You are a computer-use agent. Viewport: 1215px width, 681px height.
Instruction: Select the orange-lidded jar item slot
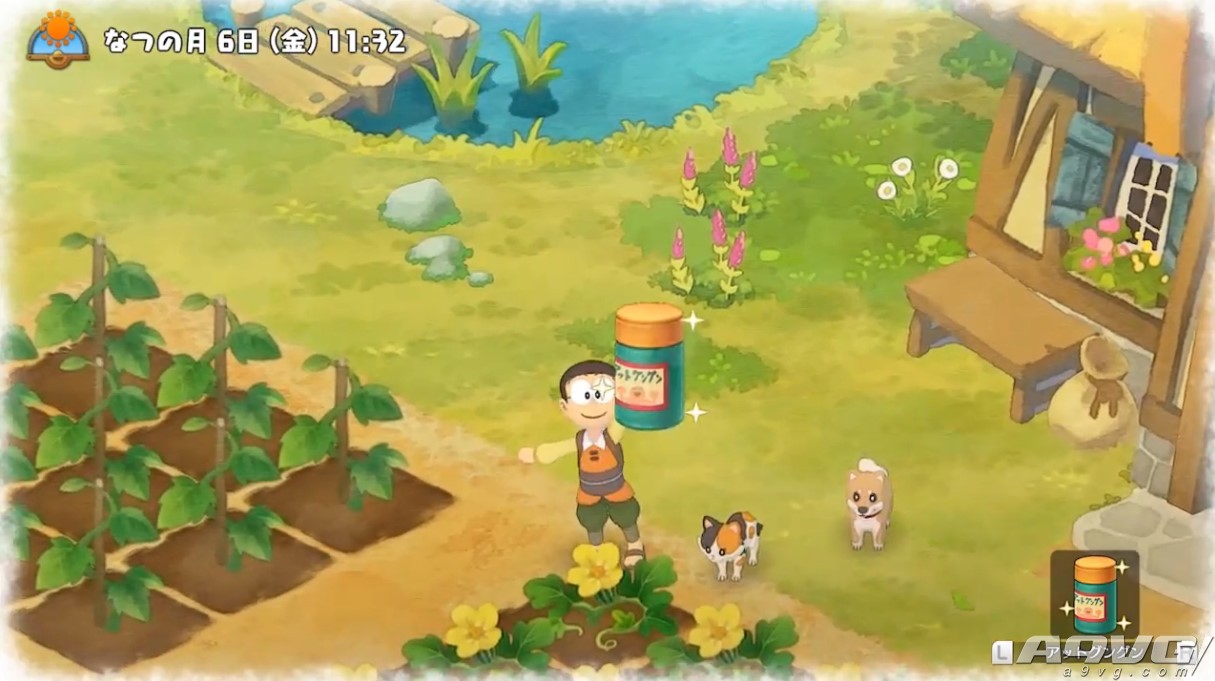click(x=1094, y=595)
